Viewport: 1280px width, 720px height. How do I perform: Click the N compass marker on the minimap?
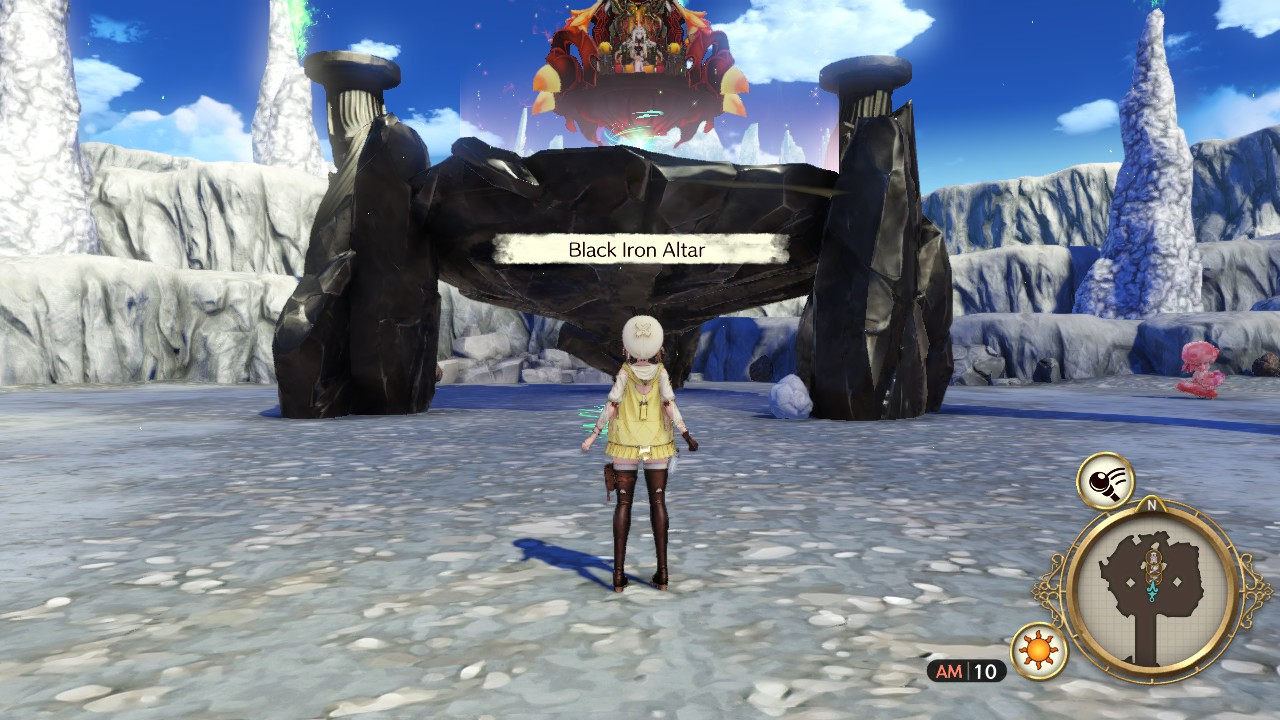tap(1152, 503)
